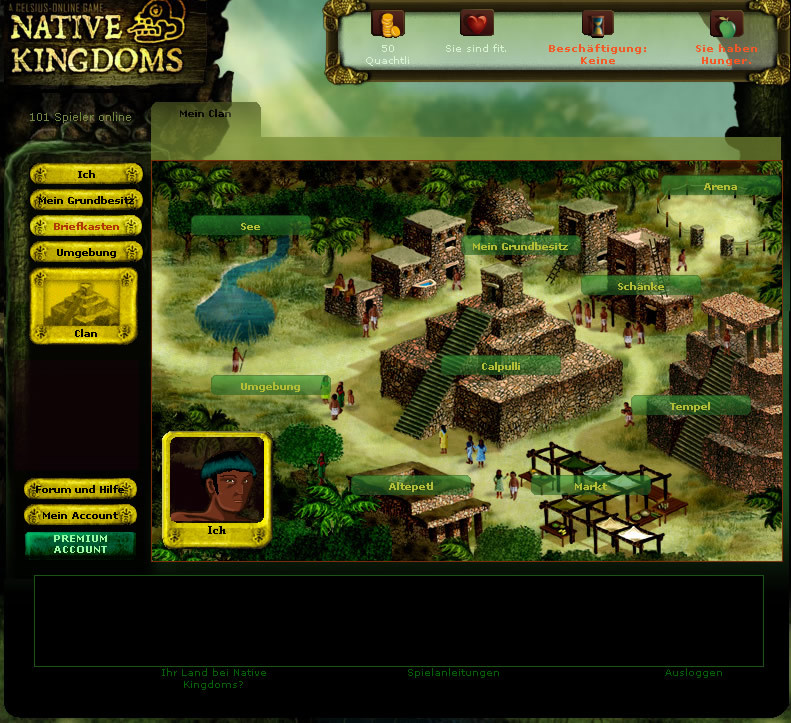Open the Markt location label

coord(590,486)
